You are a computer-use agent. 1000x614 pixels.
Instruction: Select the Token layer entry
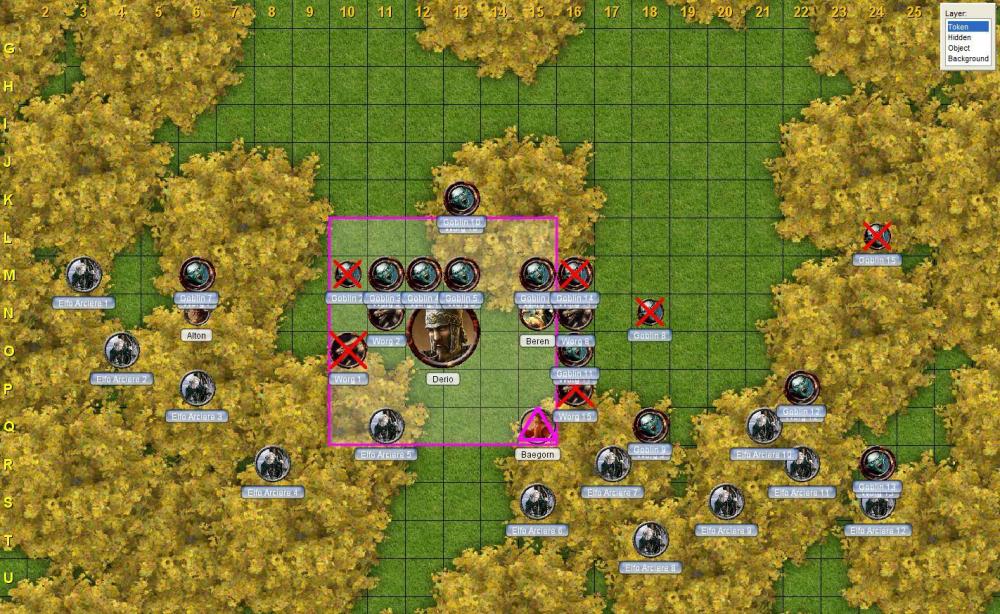pyautogui.click(x=966, y=27)
